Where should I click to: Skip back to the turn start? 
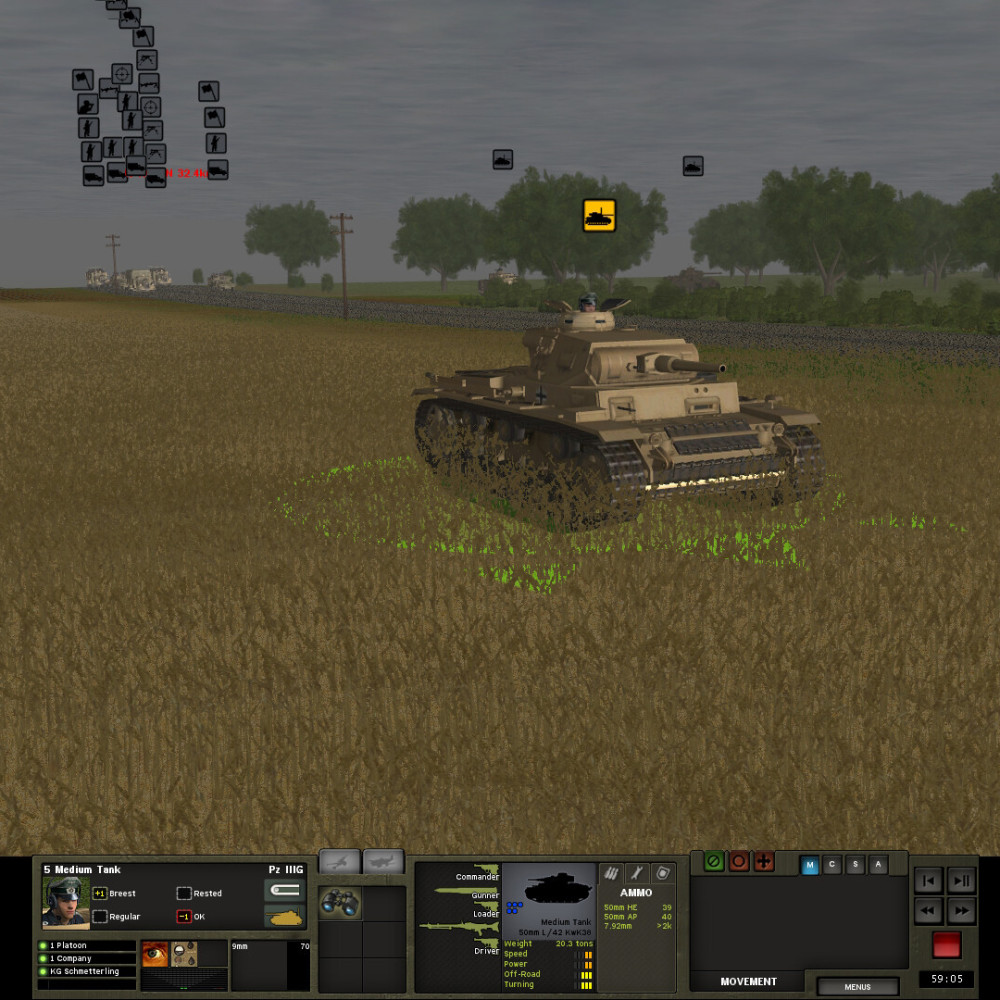tap(928, 881)
